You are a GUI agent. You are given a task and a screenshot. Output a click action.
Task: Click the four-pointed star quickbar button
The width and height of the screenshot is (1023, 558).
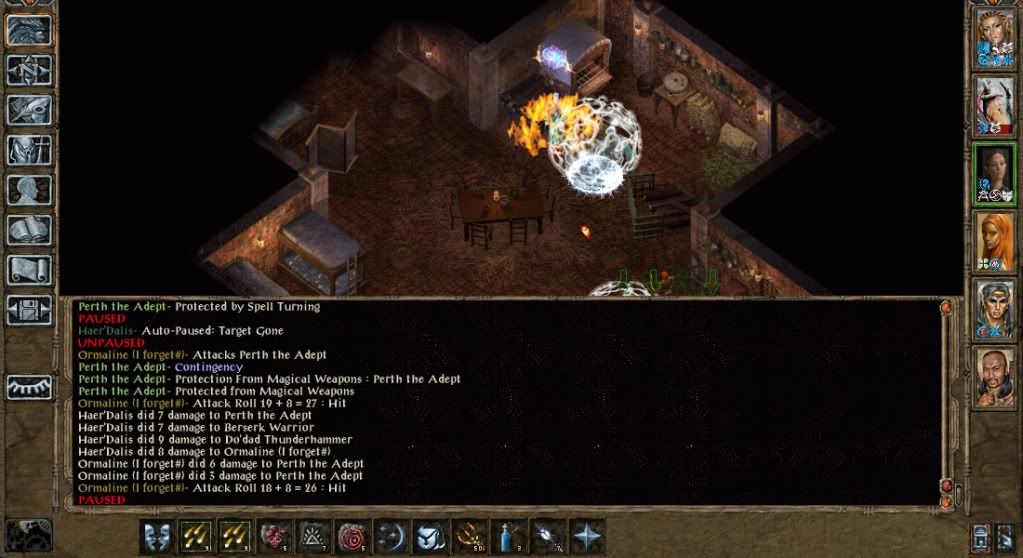587,537
